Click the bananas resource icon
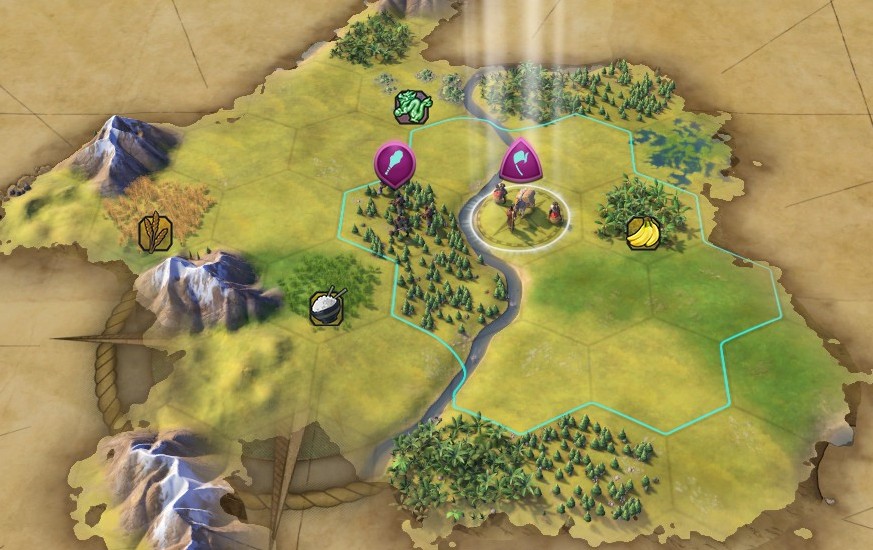Screen dimensions: 873x550 (x=642, y=233)
